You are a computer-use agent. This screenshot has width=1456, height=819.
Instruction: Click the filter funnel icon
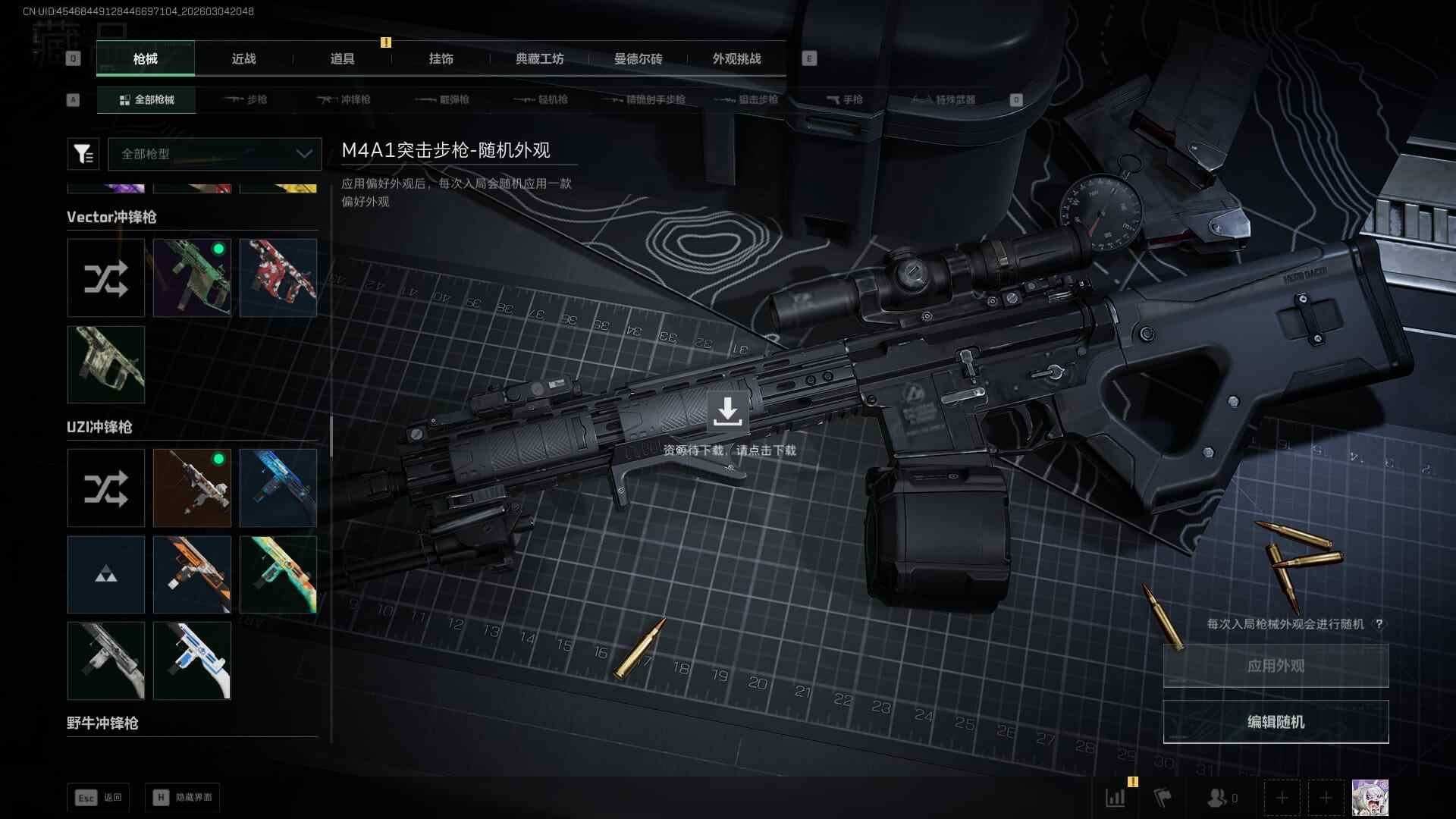83,154
